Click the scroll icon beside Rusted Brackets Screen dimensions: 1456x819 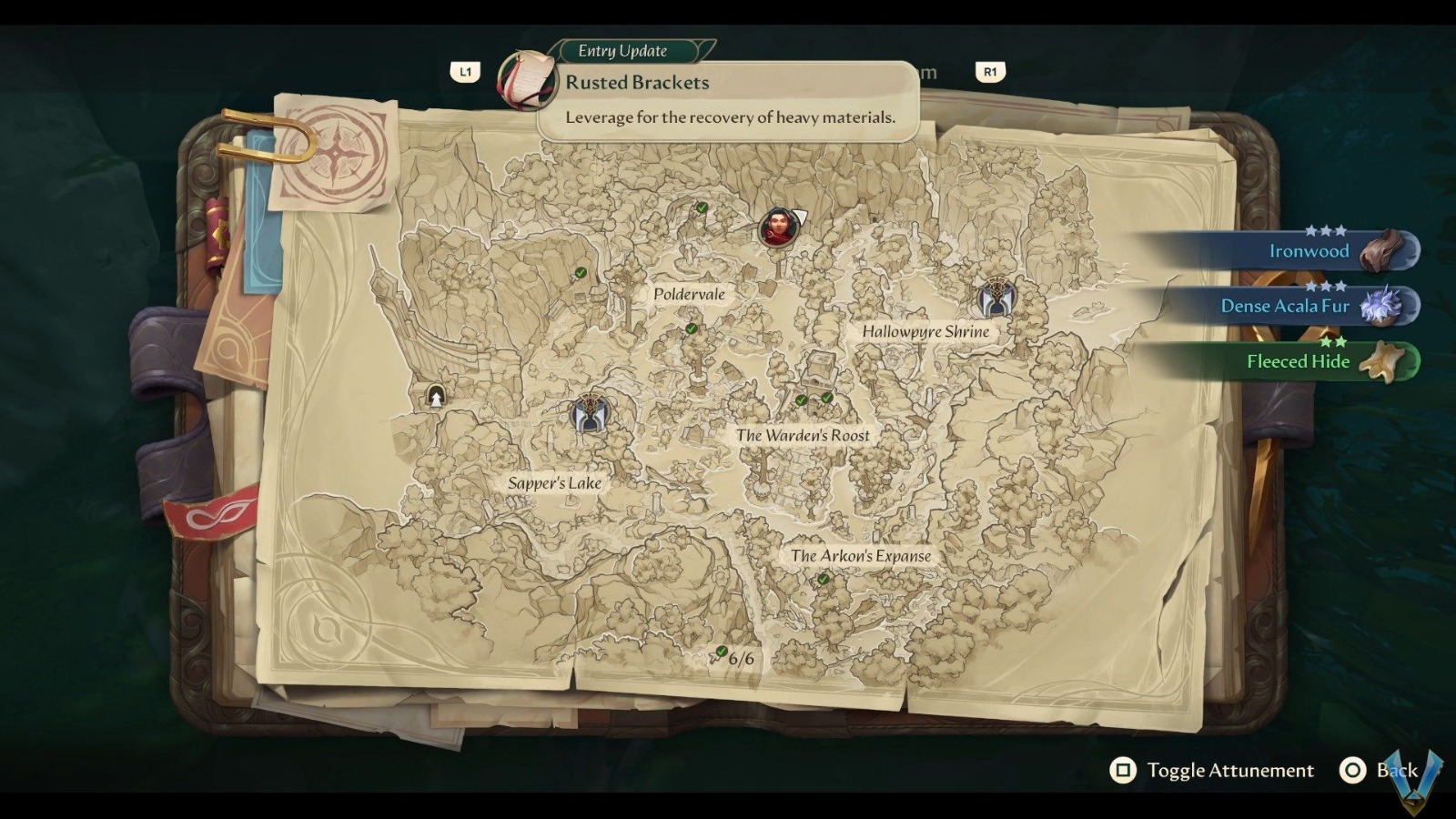pyautogui.click(x=529, y=79)
